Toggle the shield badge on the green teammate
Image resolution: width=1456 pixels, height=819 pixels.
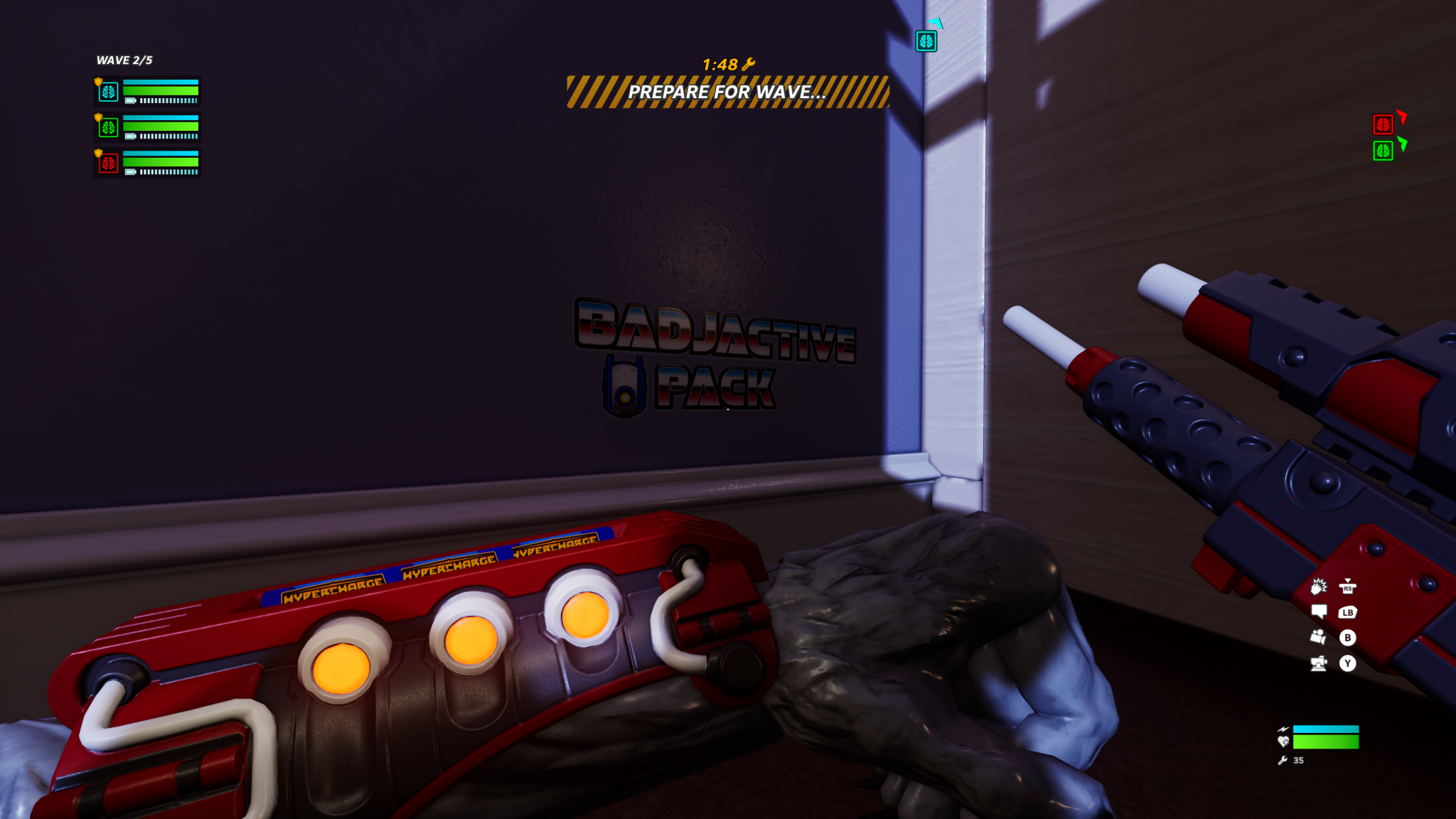[x=98, y=117]
